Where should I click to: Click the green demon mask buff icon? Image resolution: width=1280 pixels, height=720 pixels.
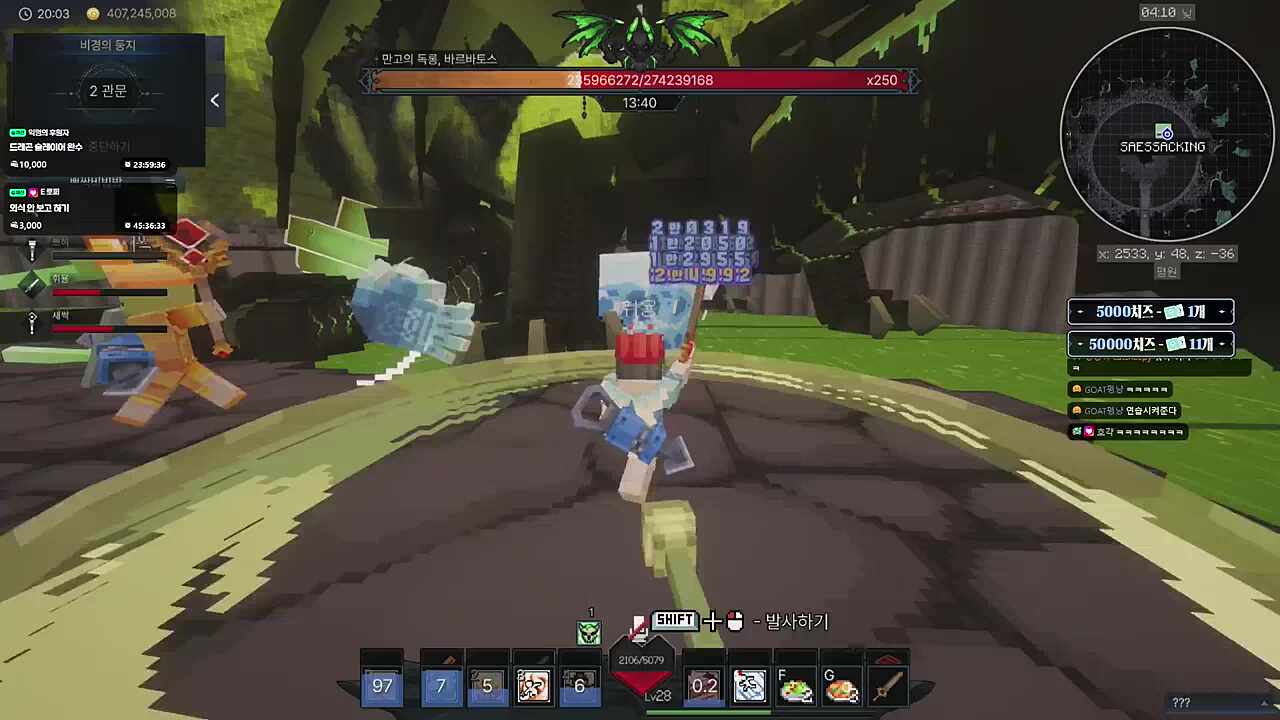(589, 632)
